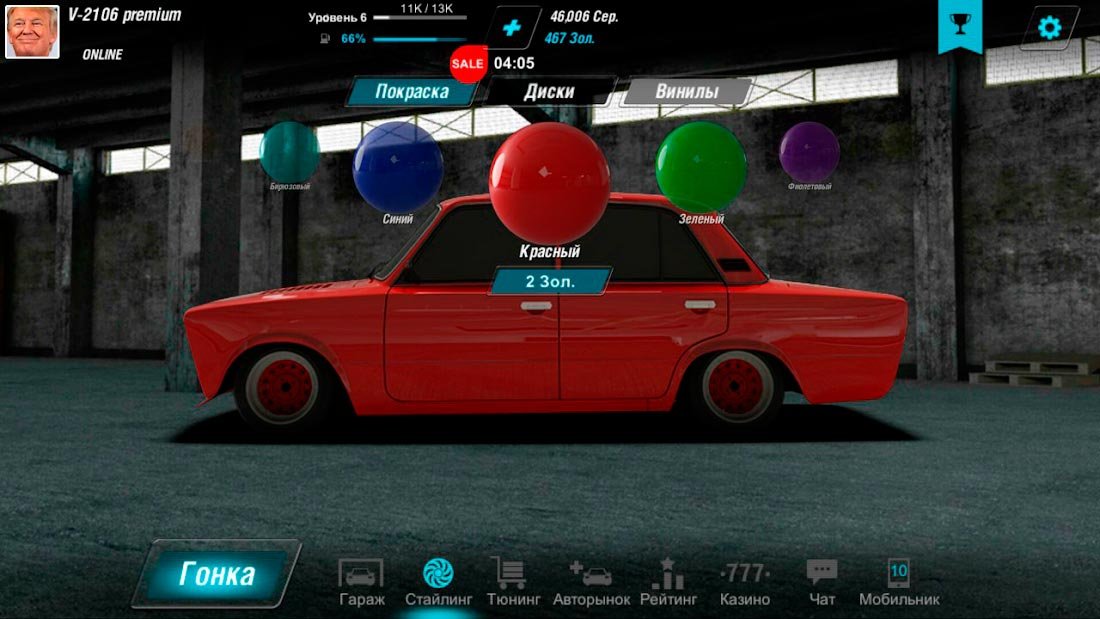Buy the paint for 2 Зол.
Viewport: 1100px width, 619px height.
(550, 281)
